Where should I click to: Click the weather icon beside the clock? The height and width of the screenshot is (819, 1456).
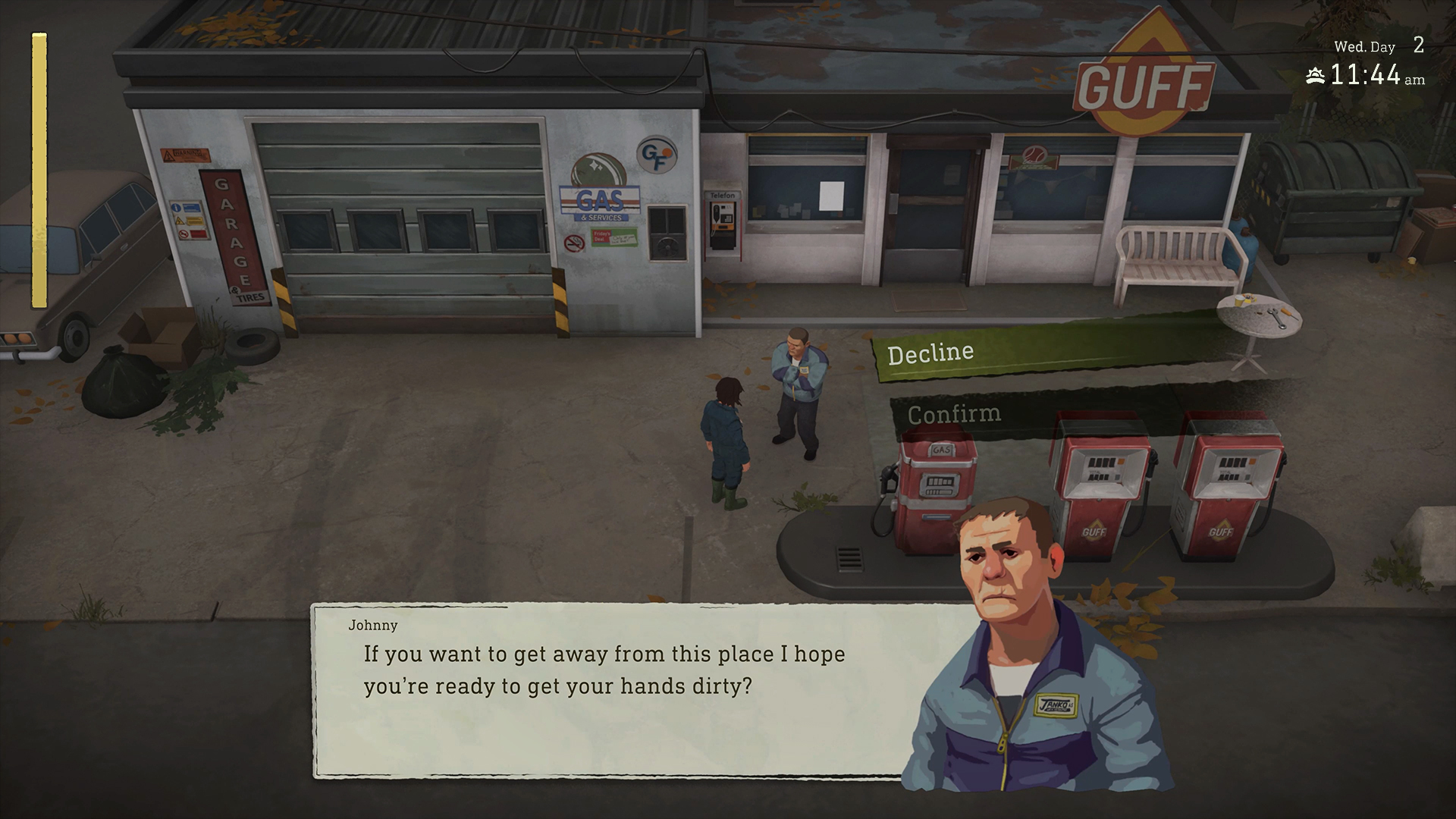1314,75
